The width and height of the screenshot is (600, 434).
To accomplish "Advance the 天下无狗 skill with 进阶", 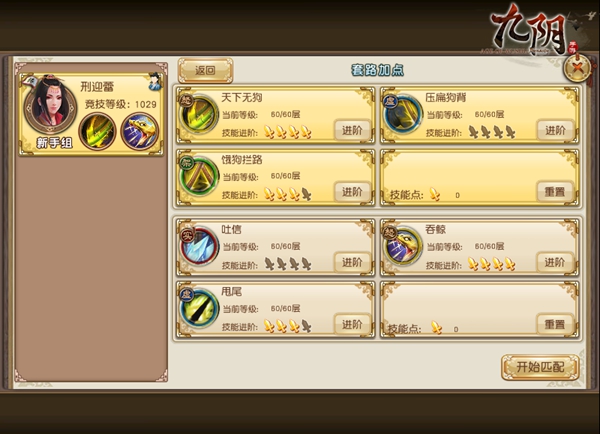I will 352,130.
